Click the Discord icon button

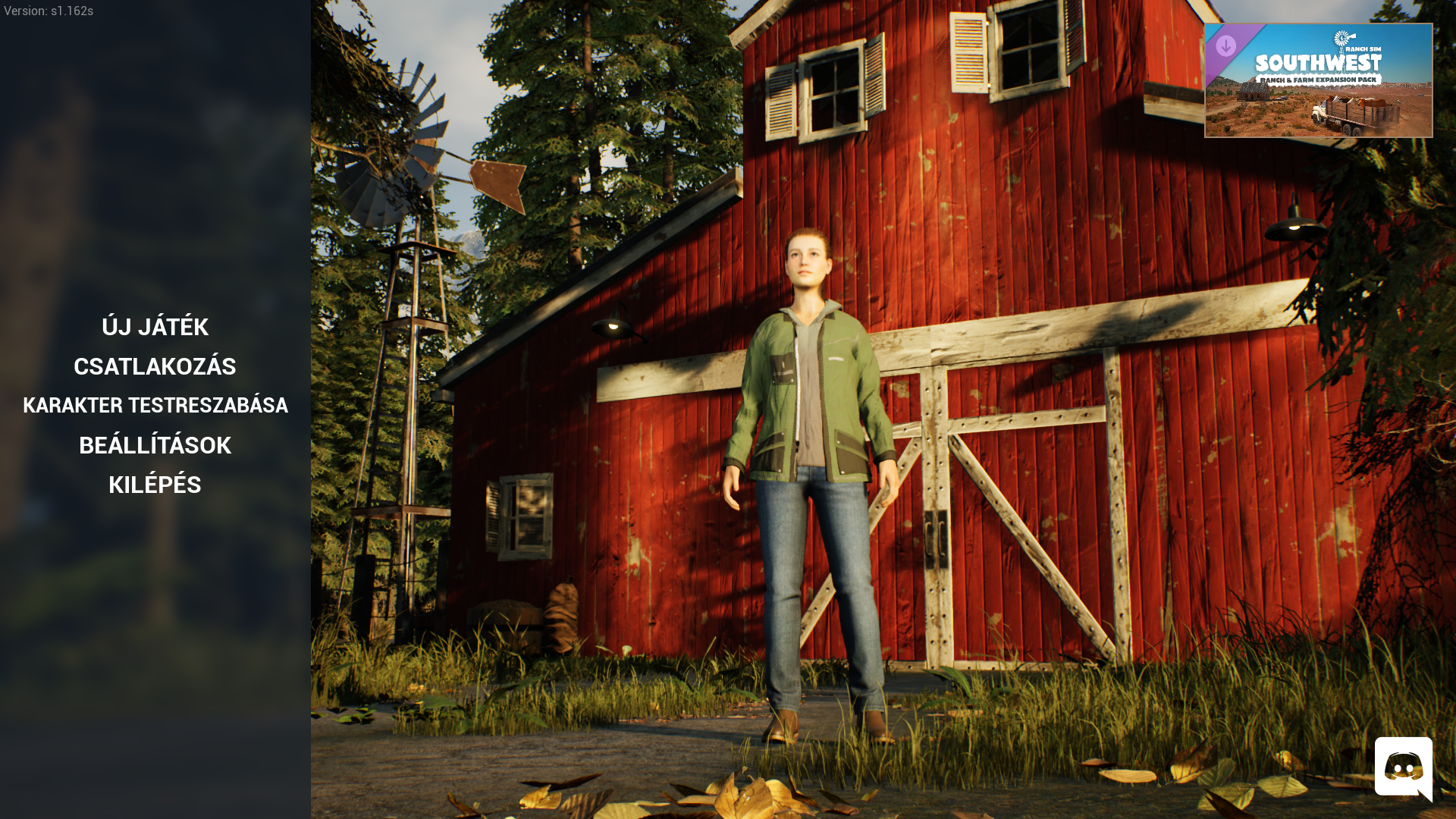click(x=1403, y=767)
